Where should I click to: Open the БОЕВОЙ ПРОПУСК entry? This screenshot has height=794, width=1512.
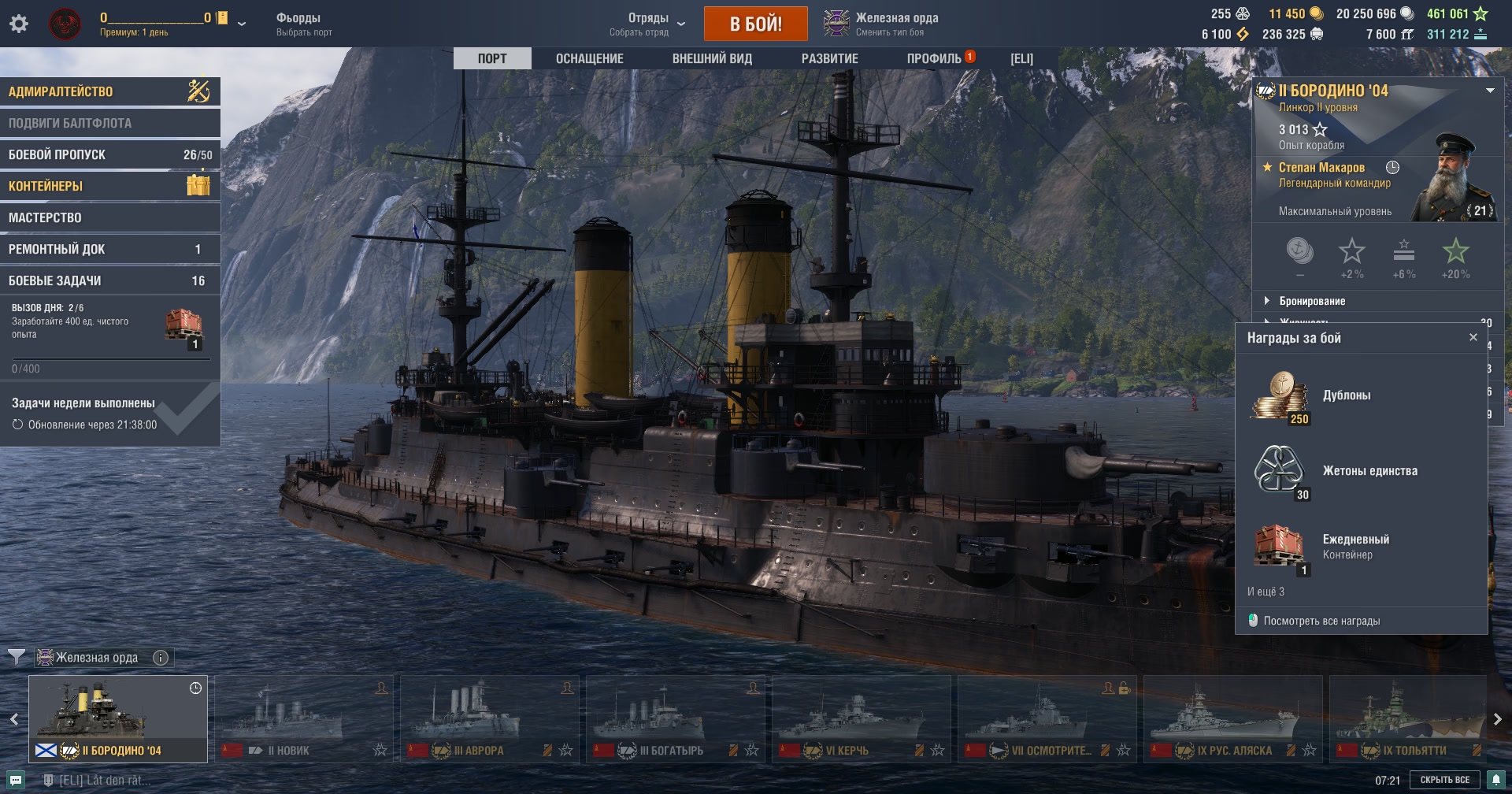coord(109,154)
